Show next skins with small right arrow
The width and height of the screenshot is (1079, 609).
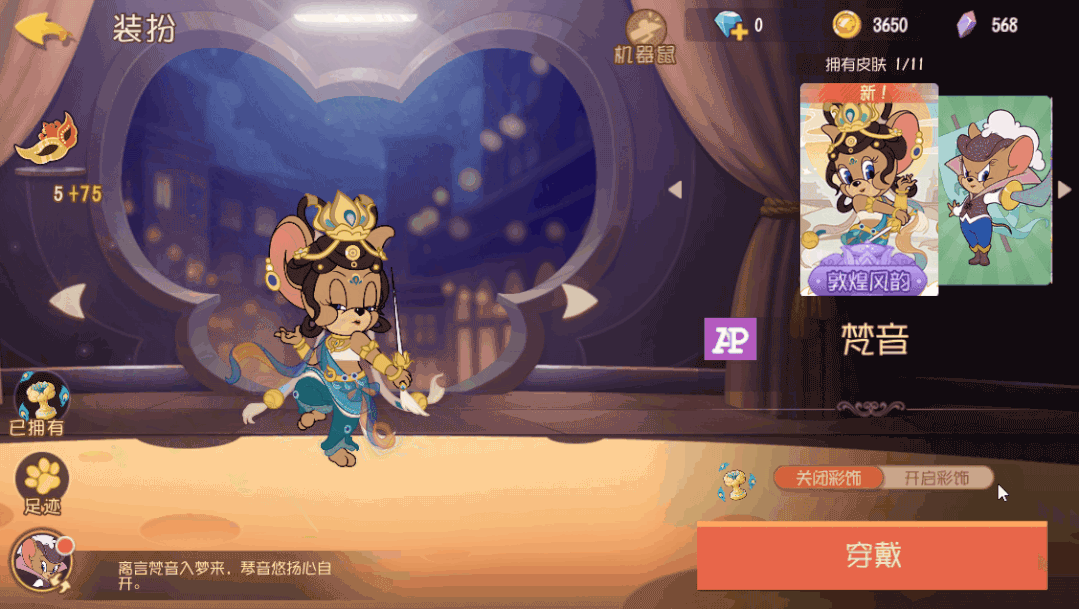click(x=1064, y=190)
